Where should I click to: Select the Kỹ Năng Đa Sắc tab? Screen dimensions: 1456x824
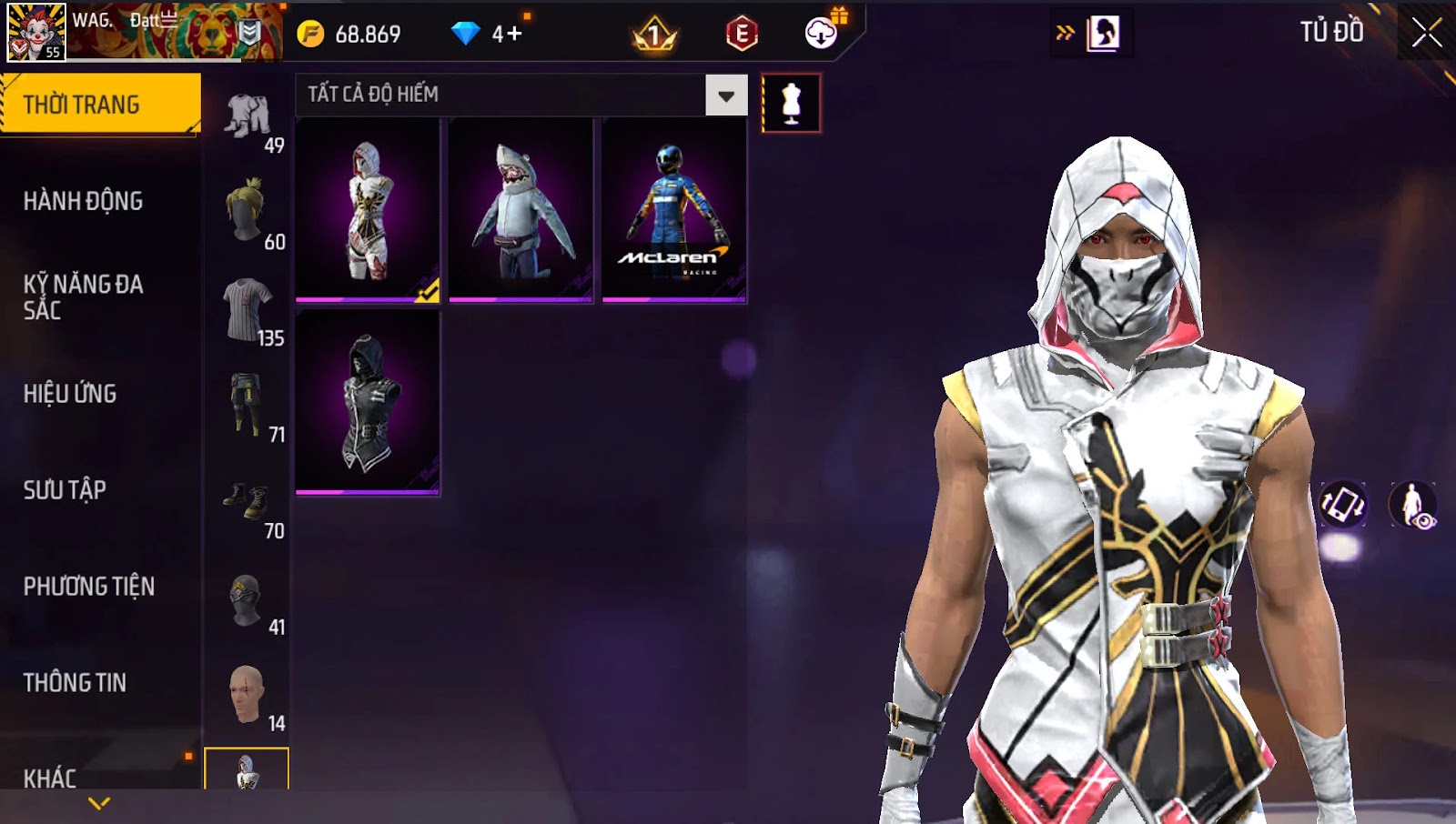click(x=84, y=297)
